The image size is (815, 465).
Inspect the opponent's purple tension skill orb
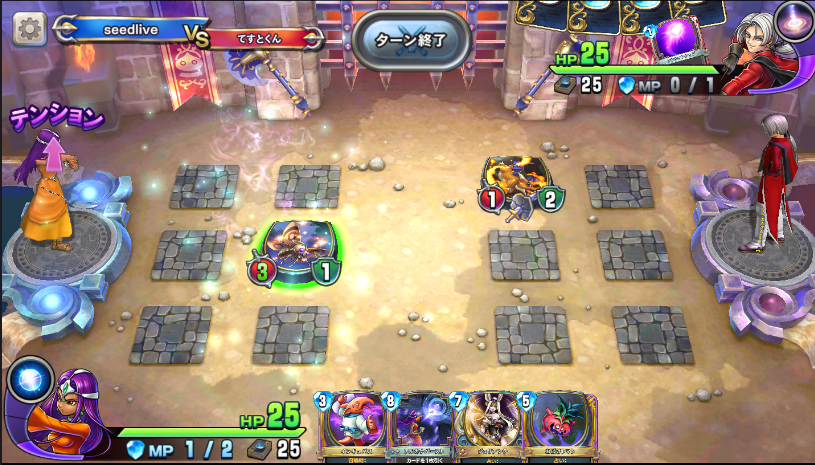793,20
